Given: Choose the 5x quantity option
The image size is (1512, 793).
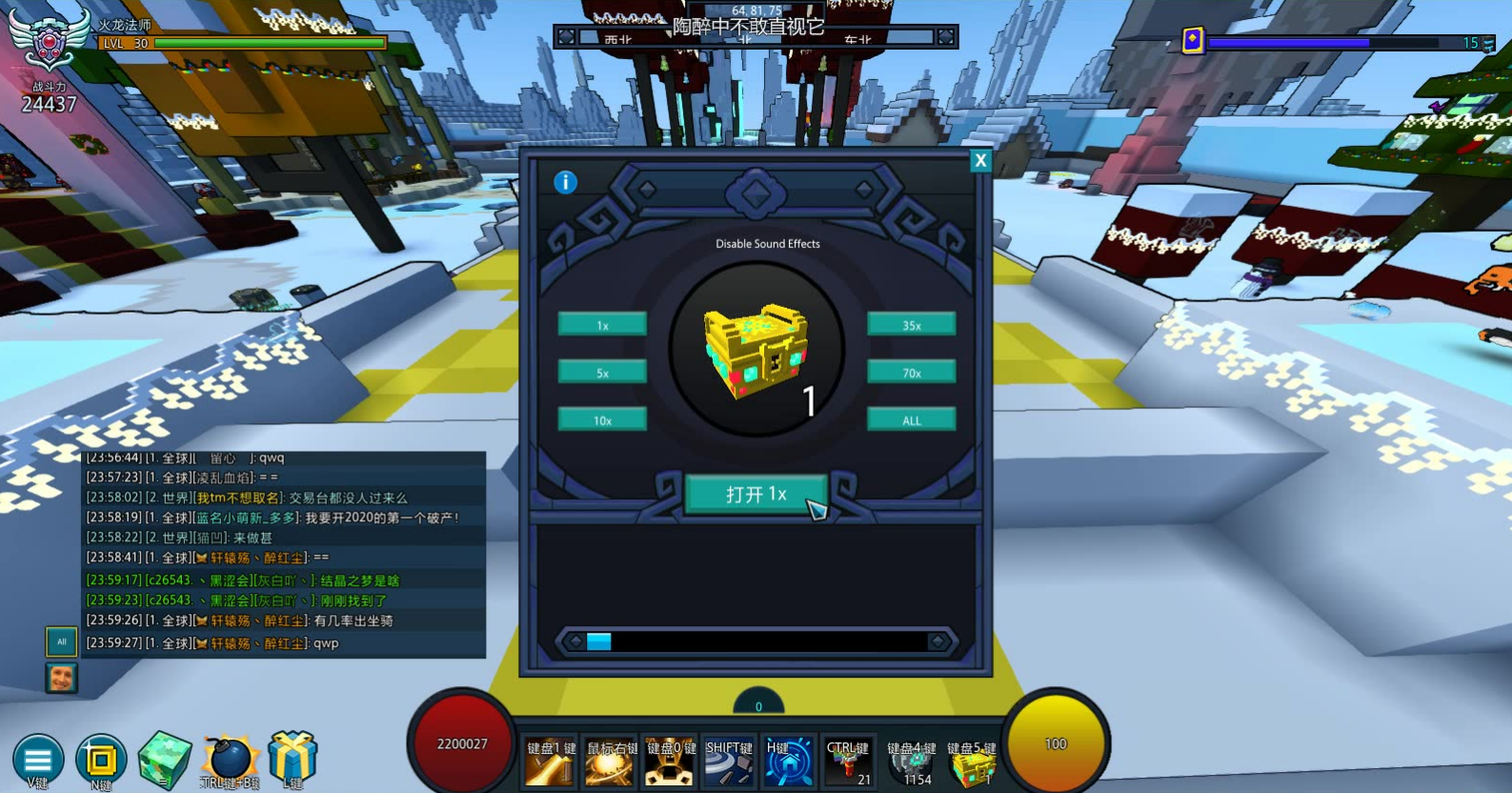Looking at the screenshot, I should 602,373.
